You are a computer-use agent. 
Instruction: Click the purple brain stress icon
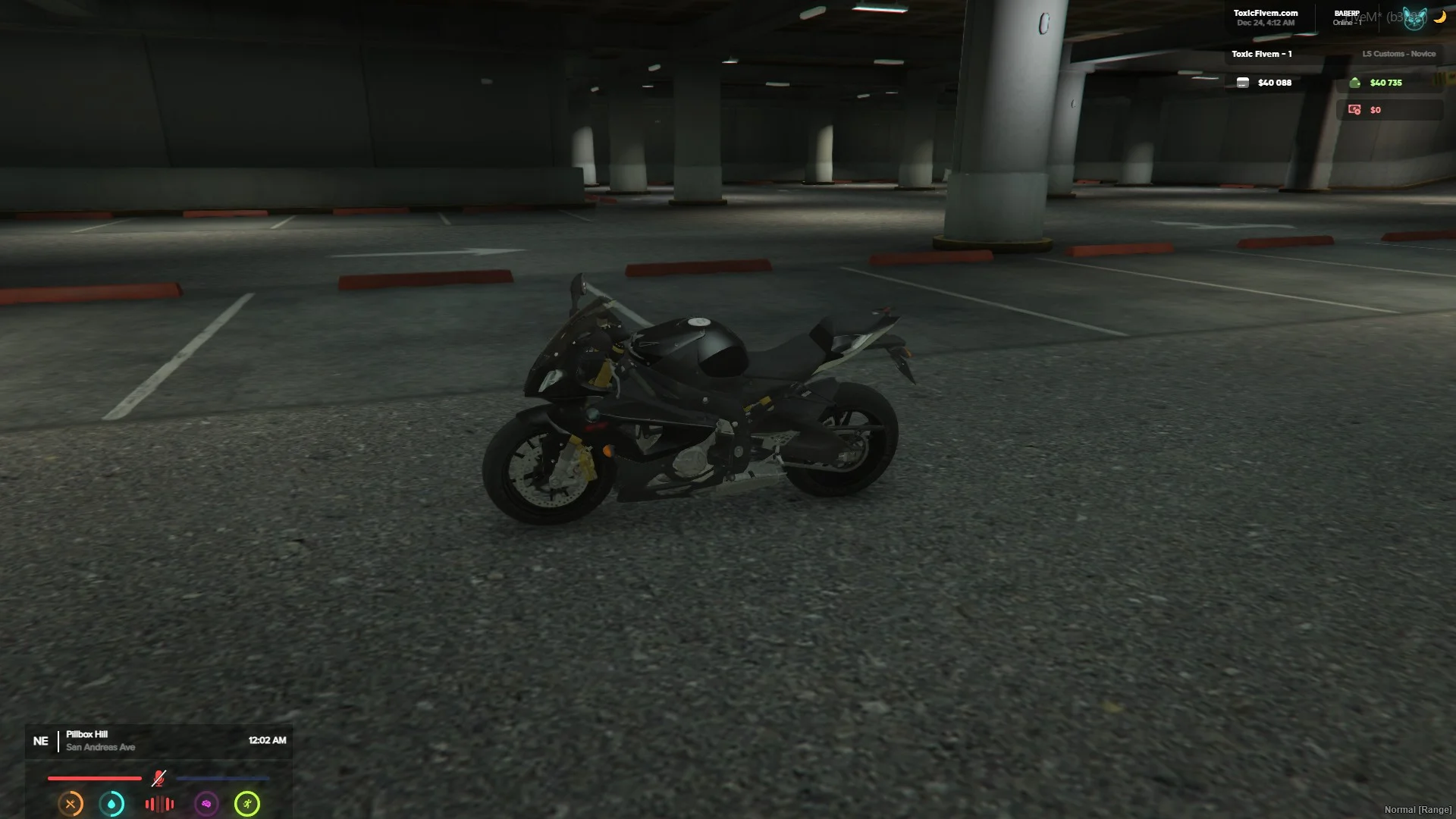206,804
